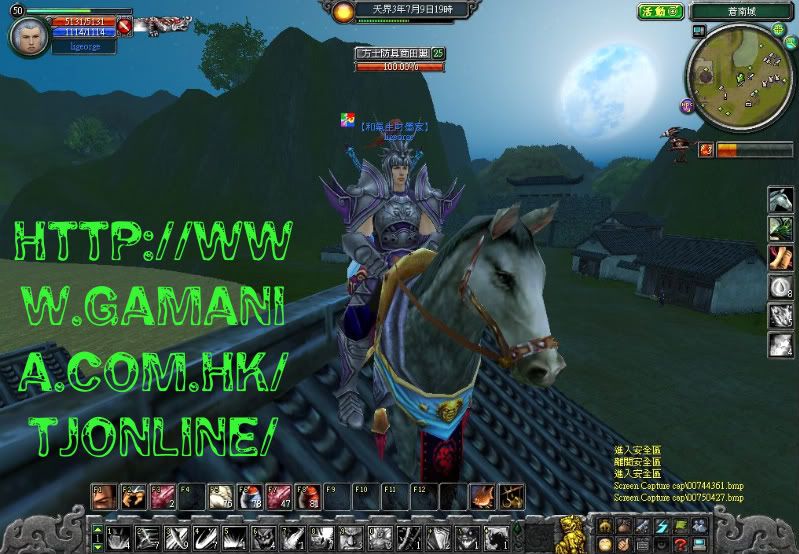Click the sun icon next to the game date
Viewport: 799px width, 554px height.
click(344, 12)
